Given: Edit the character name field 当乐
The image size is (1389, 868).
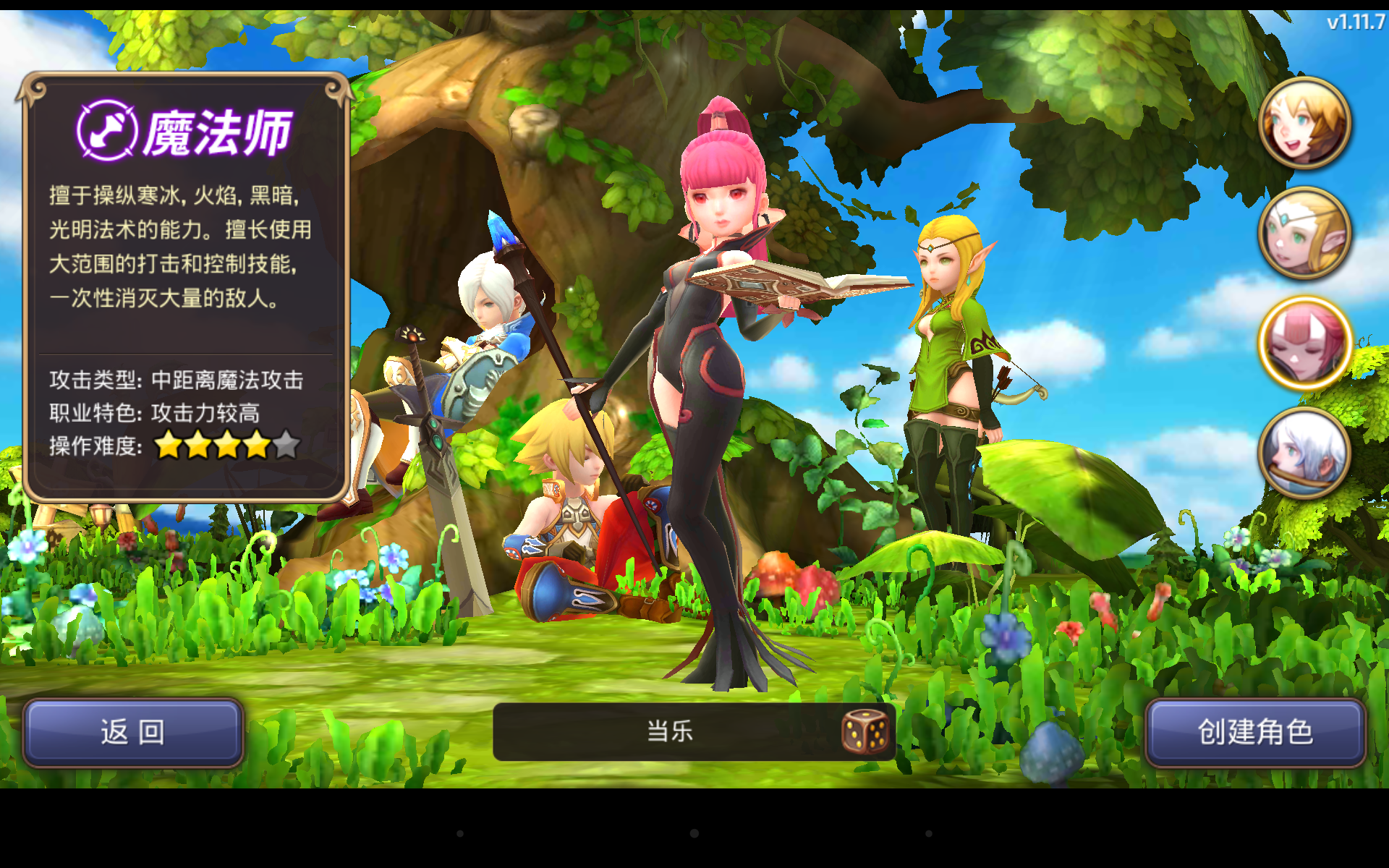Looking at the screenshot, I should (x=669, y=731).
